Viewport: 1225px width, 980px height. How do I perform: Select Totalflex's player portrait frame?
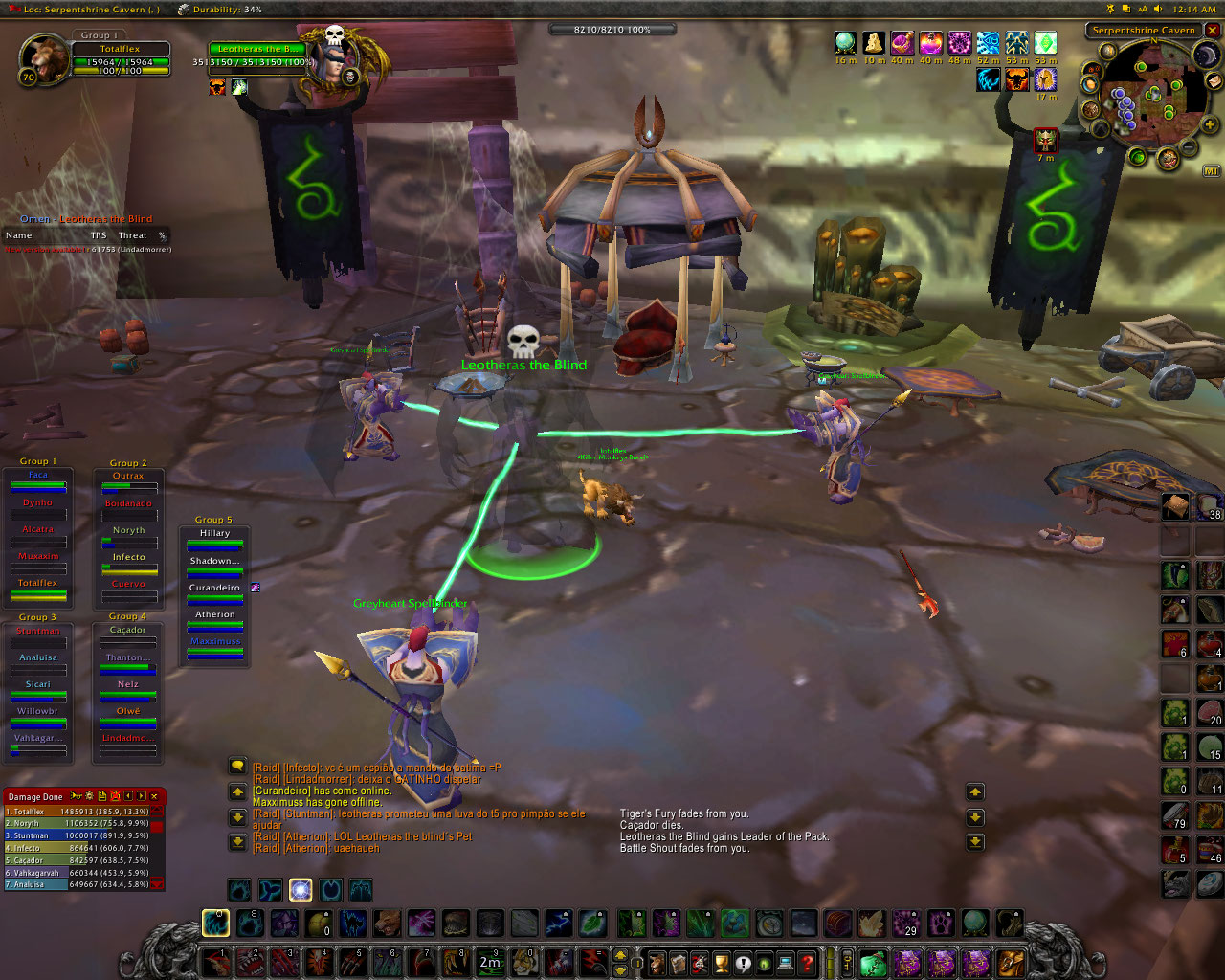click(43, 57)
